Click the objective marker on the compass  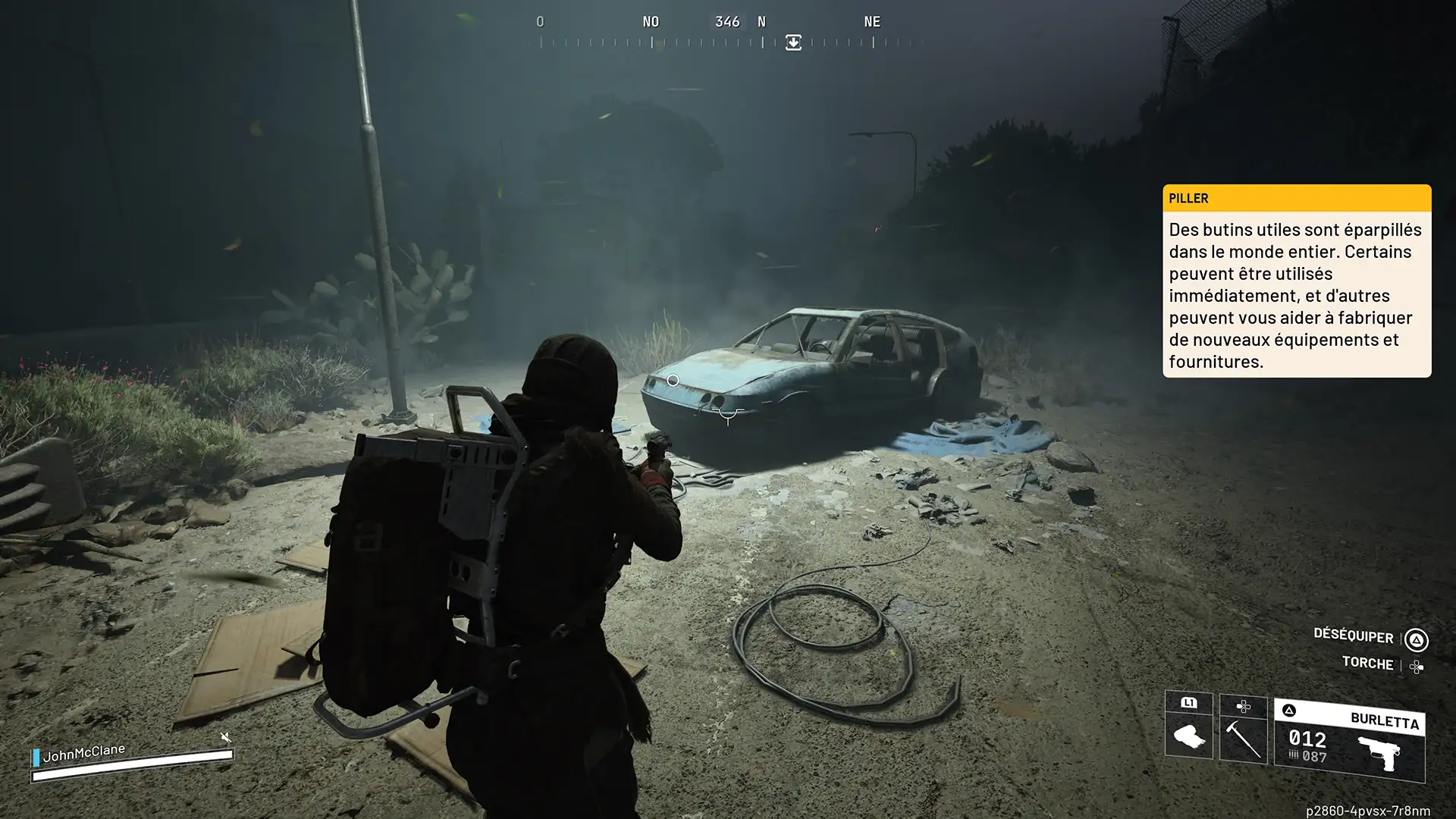[793, 42]
